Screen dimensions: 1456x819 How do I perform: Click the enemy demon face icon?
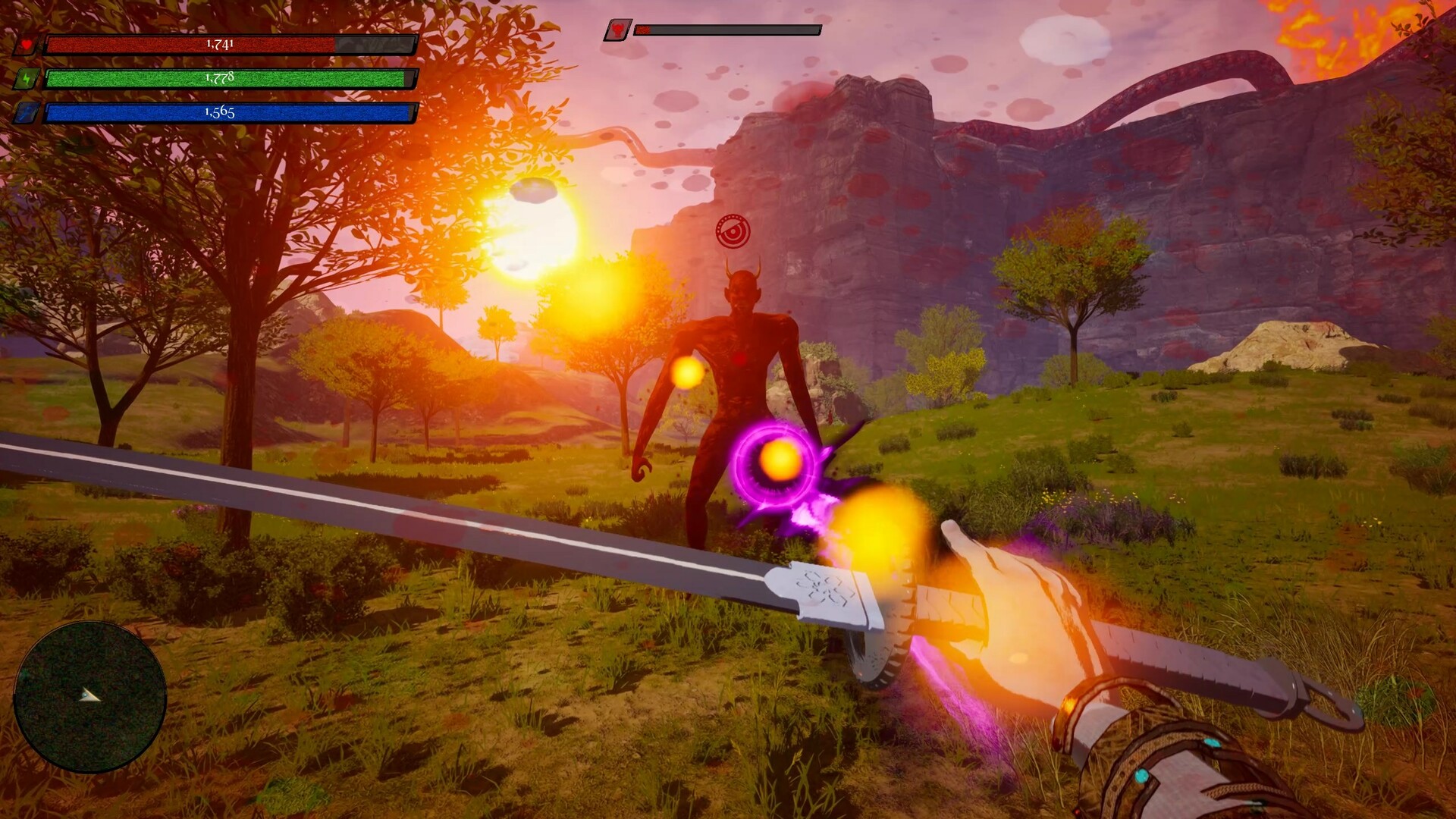click(x=618, y=30)
